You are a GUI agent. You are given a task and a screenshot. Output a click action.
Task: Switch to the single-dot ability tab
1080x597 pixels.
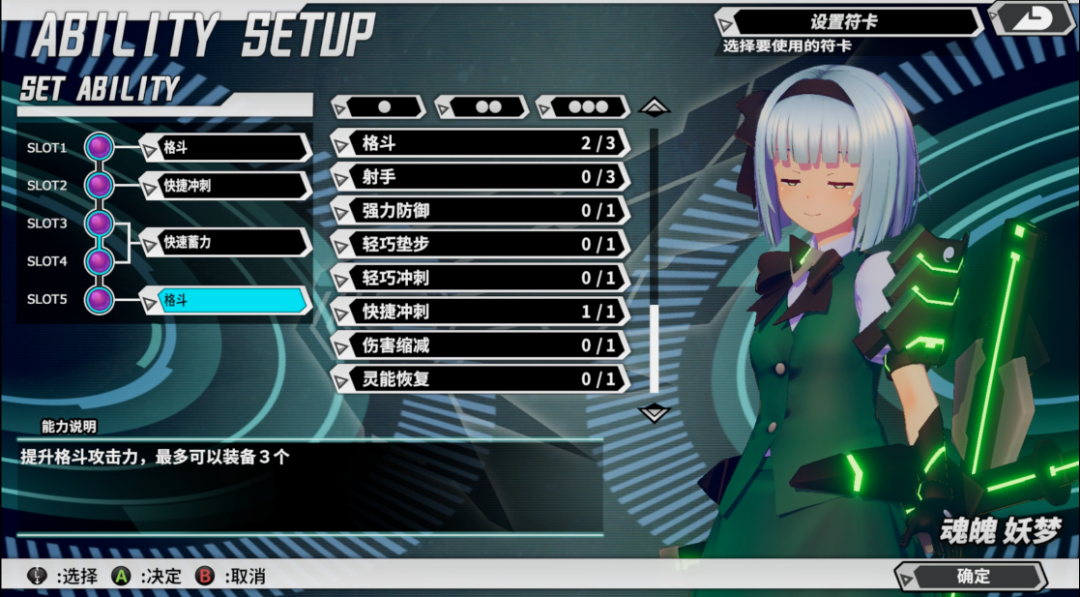click(382, 106)
